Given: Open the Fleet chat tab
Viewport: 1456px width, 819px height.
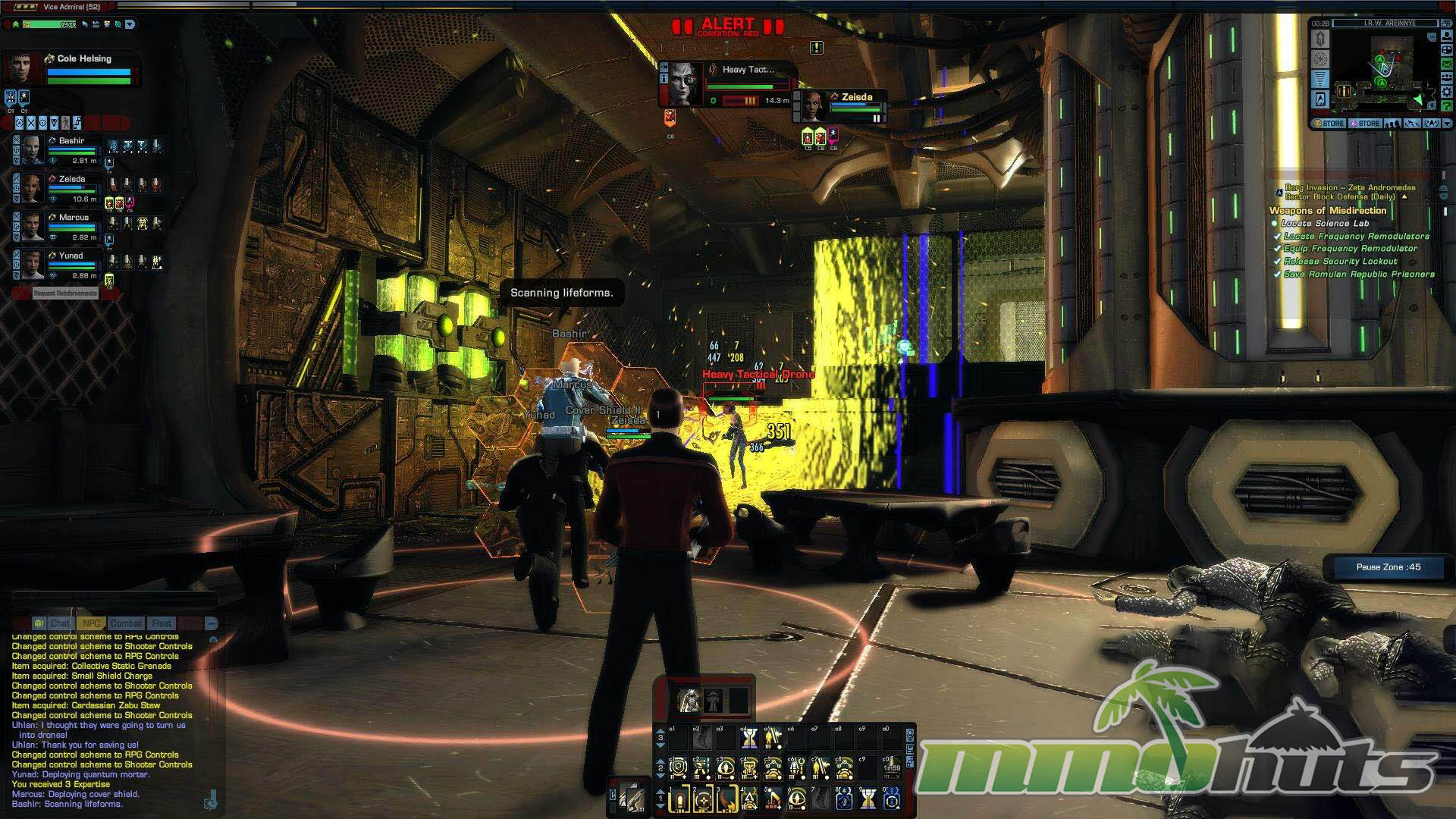Looking at the screenshot, I should tap(162, 623).
